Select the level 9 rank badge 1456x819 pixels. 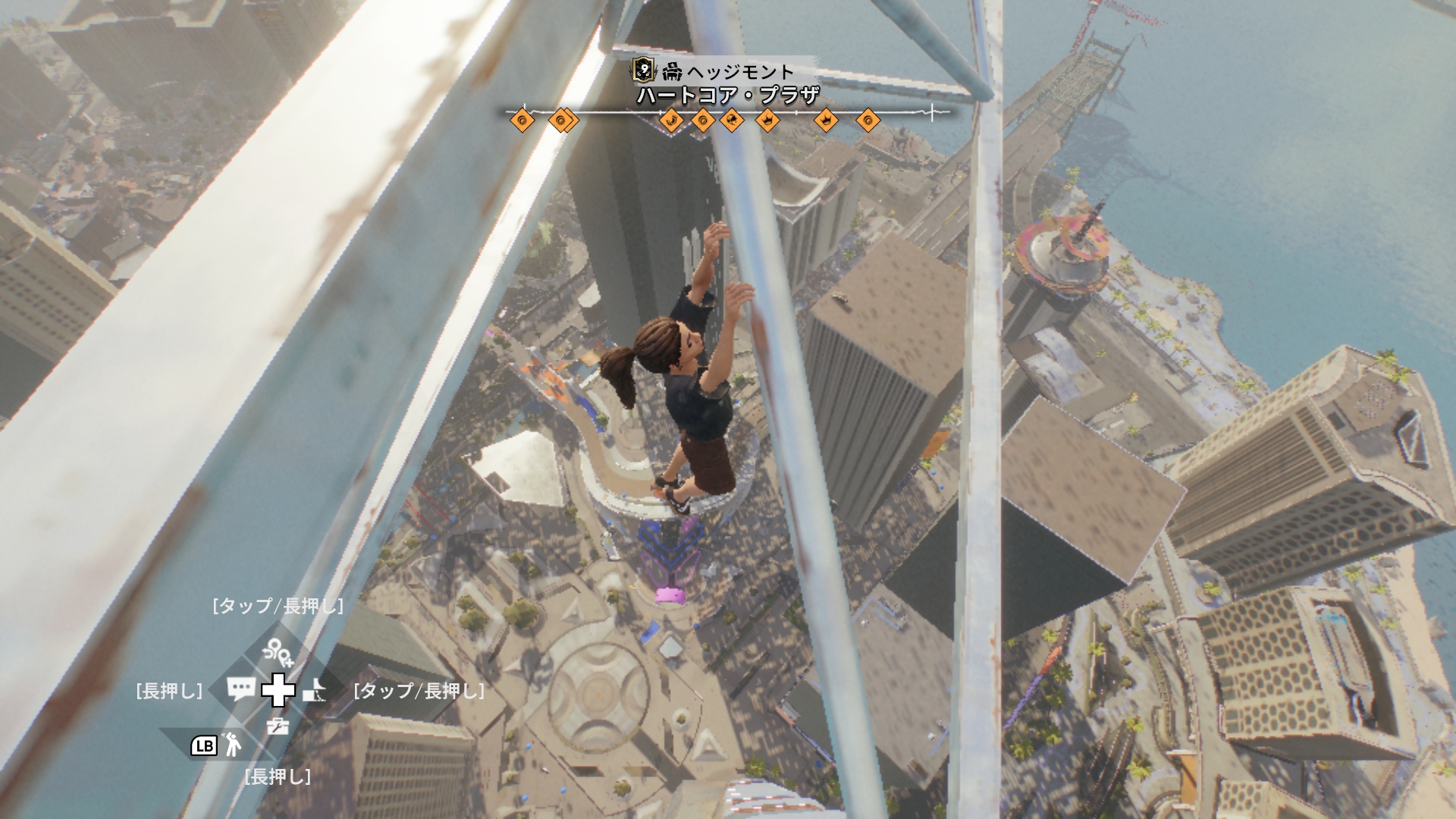click(643, 71)
